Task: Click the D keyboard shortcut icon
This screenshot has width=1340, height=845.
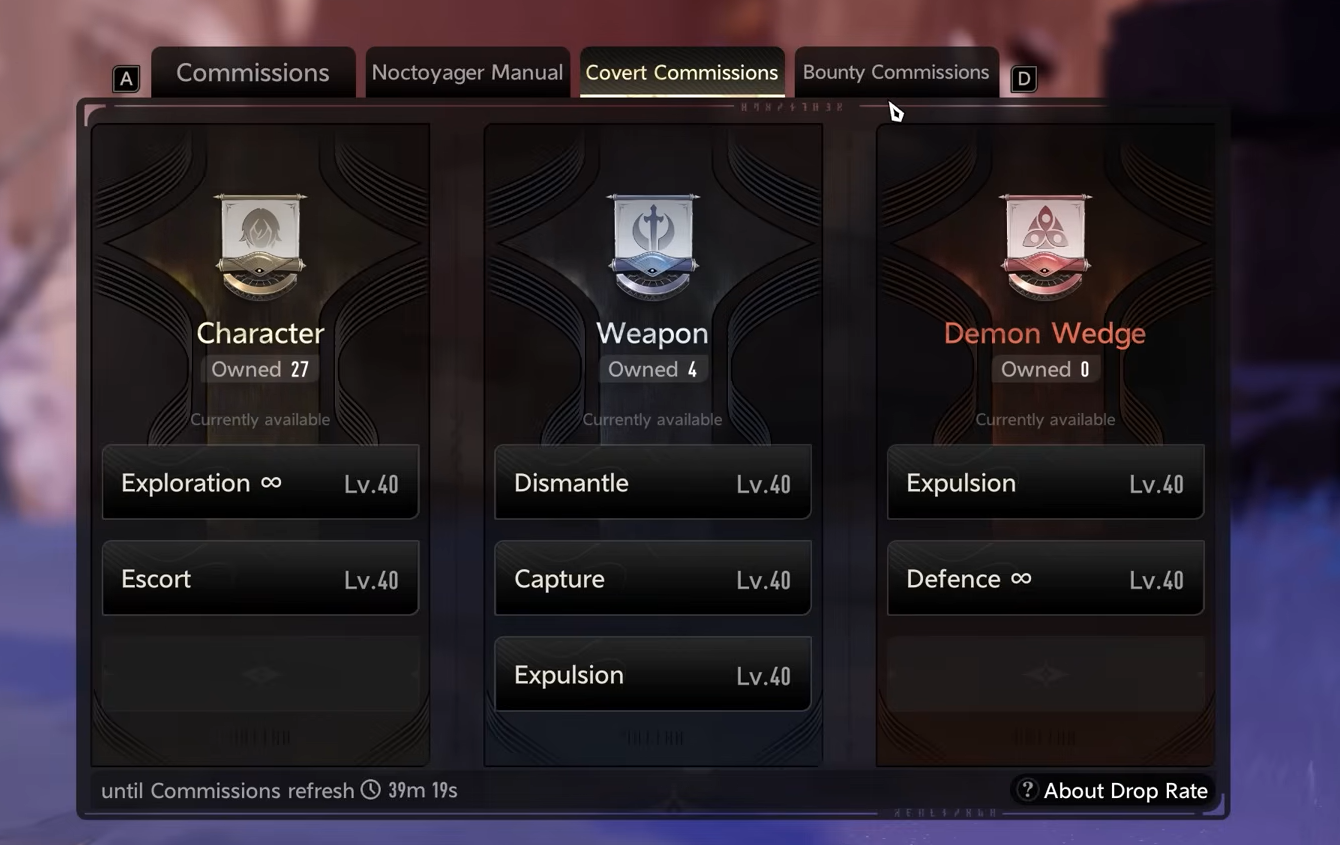Action: [1023, 77]
